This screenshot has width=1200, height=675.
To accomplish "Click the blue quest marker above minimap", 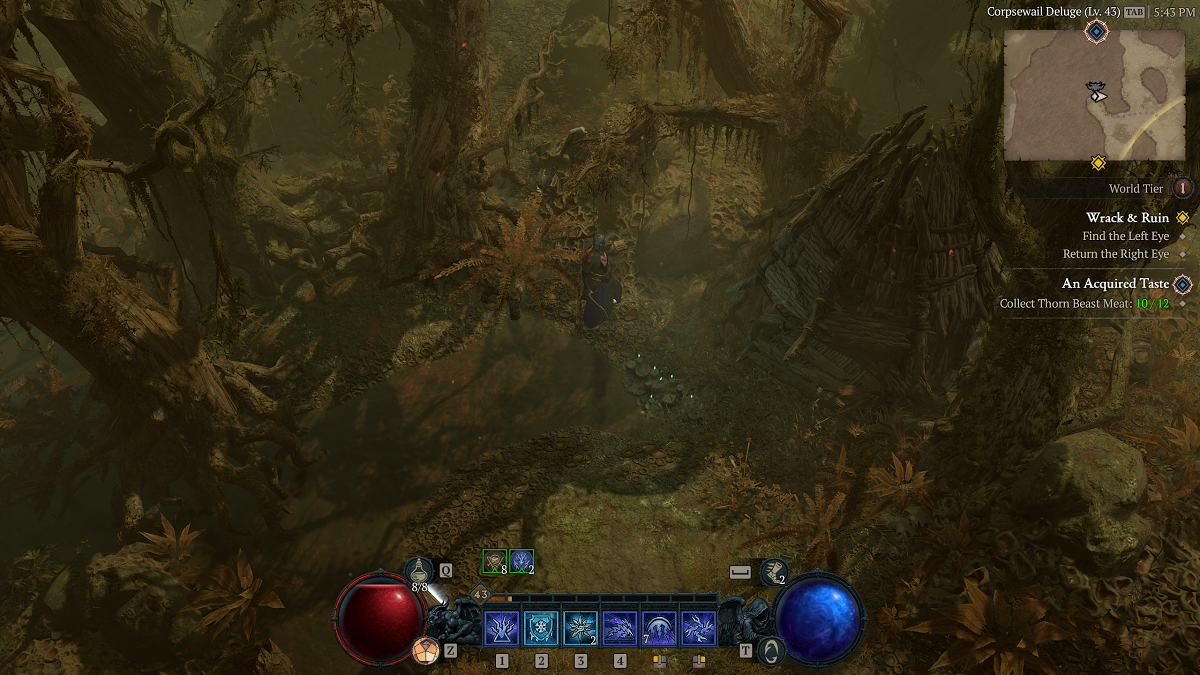I will tap(1097, 32).
